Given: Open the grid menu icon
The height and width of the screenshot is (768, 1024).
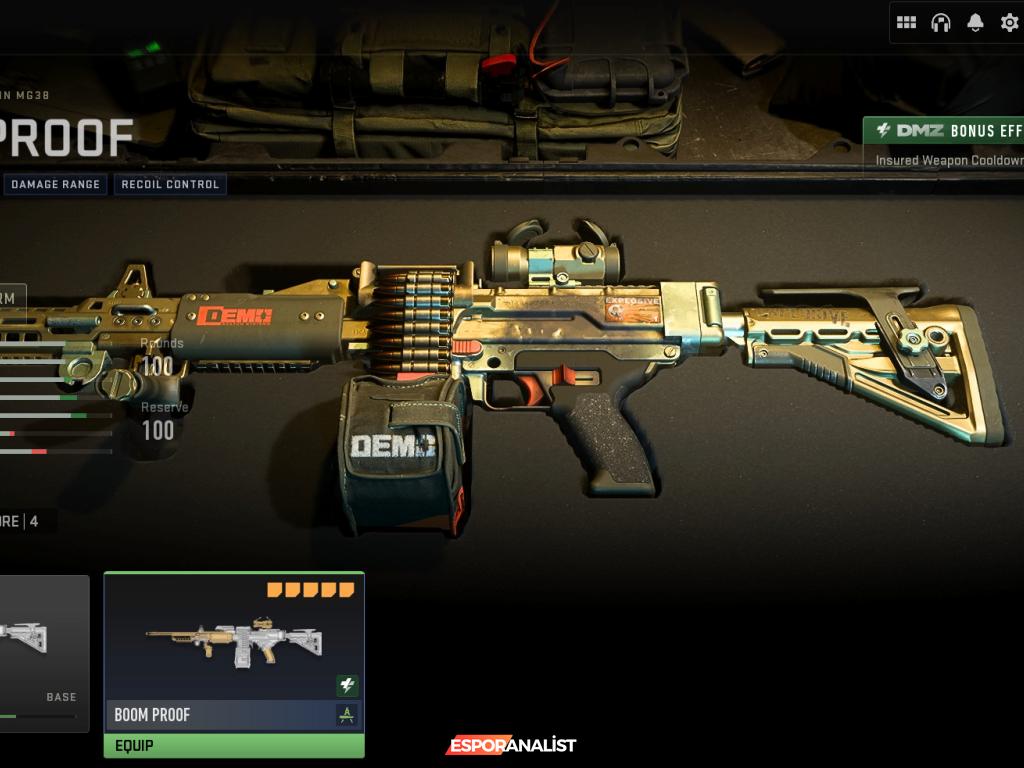Looking at the screenshot, I should tap(906, 22).
